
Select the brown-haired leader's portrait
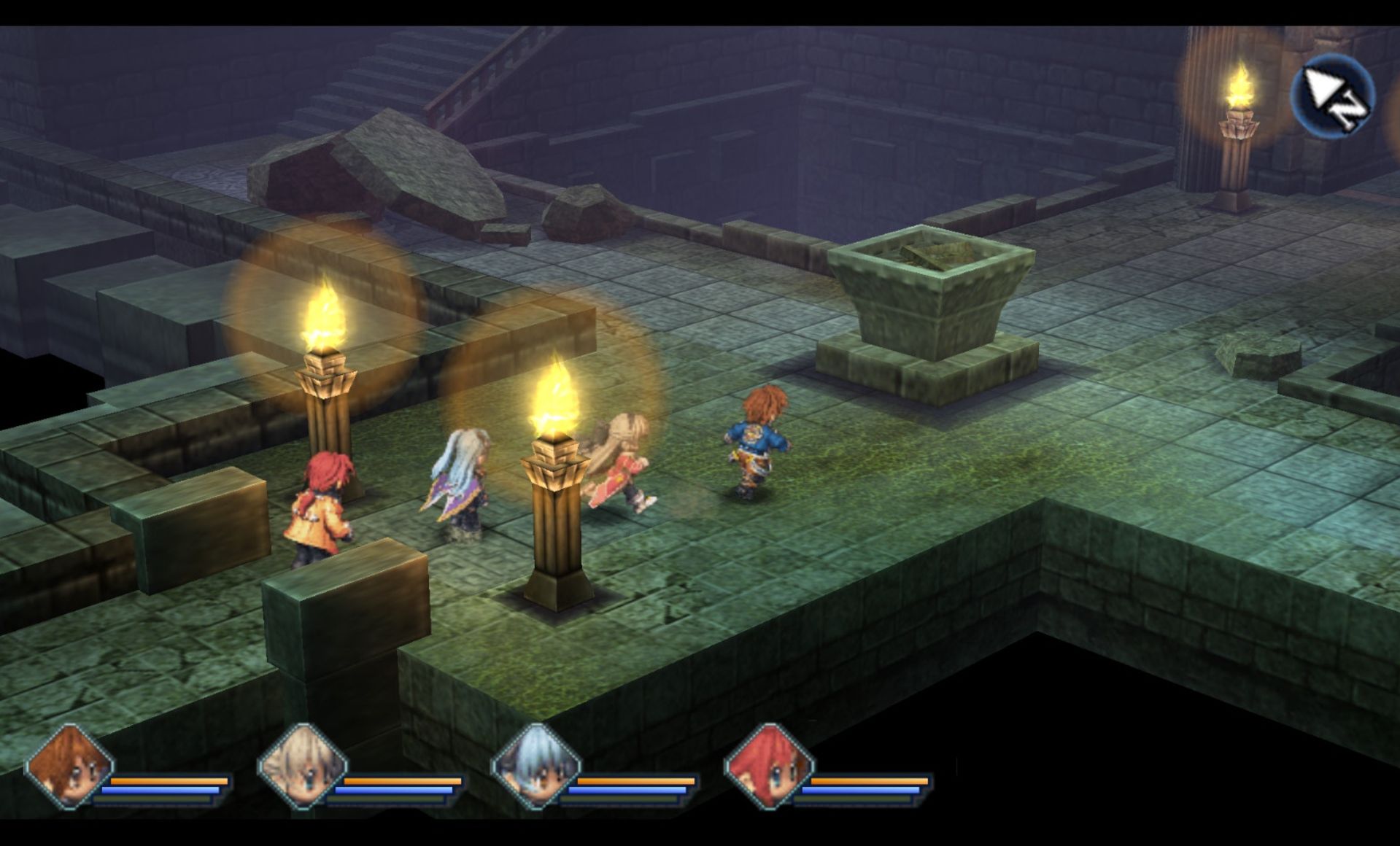69,767
